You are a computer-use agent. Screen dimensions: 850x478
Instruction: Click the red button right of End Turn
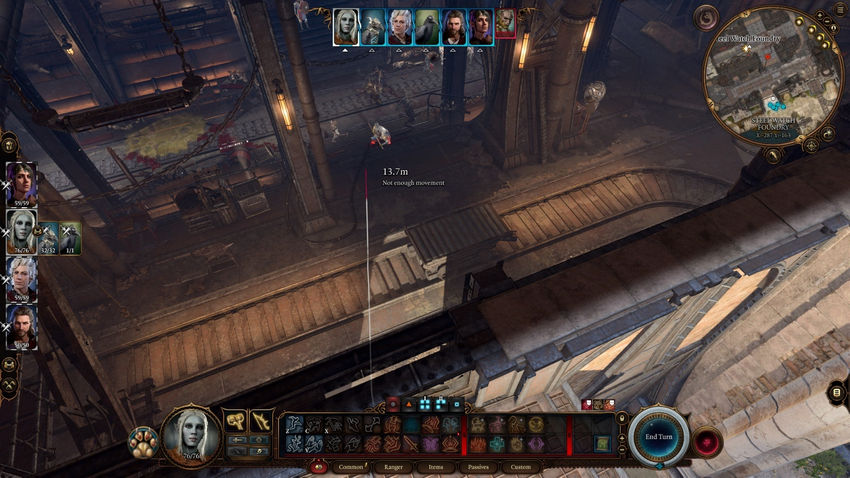(709, 441)
